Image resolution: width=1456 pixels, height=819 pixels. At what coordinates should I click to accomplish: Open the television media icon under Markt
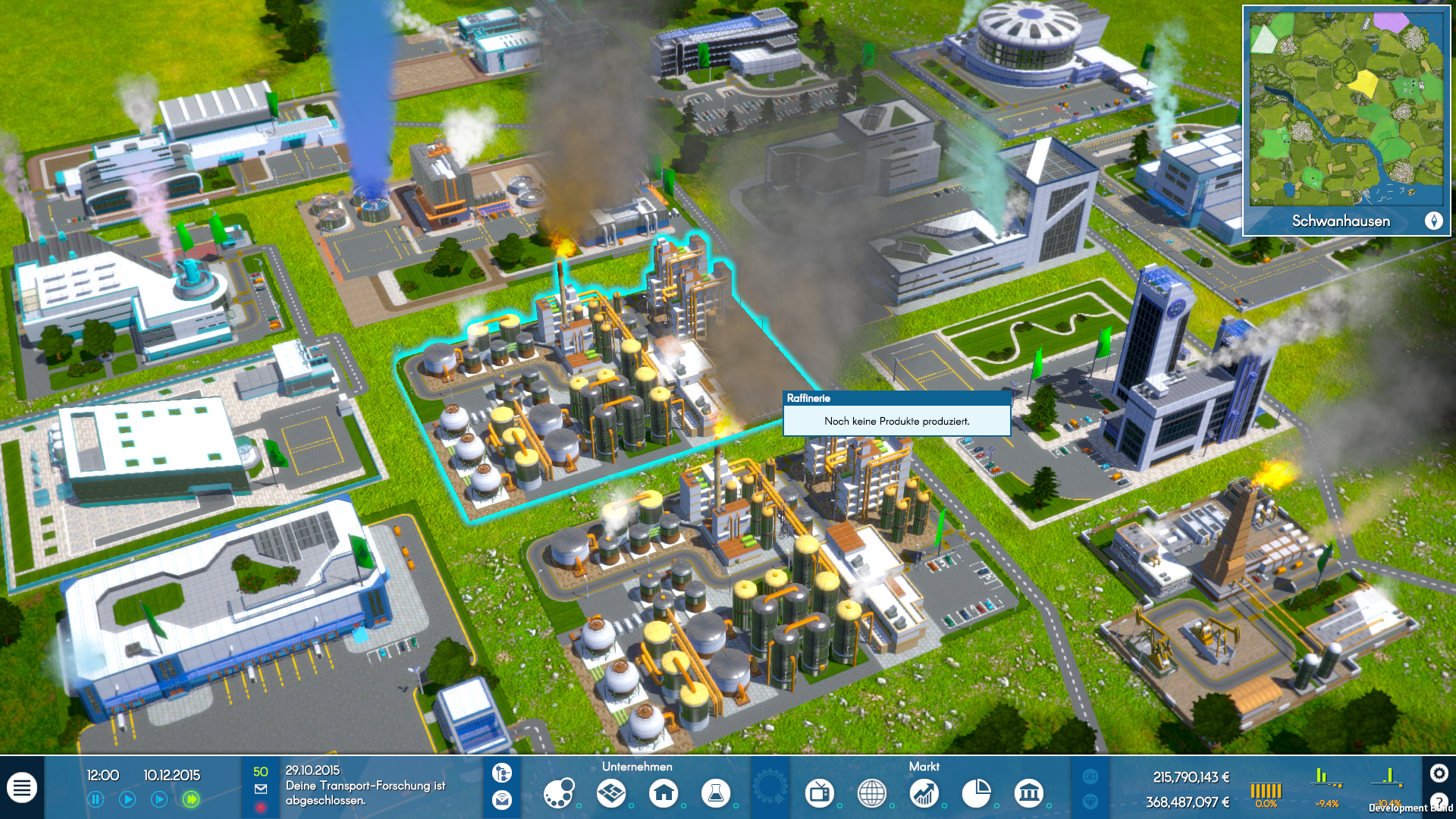click(820, 794)
